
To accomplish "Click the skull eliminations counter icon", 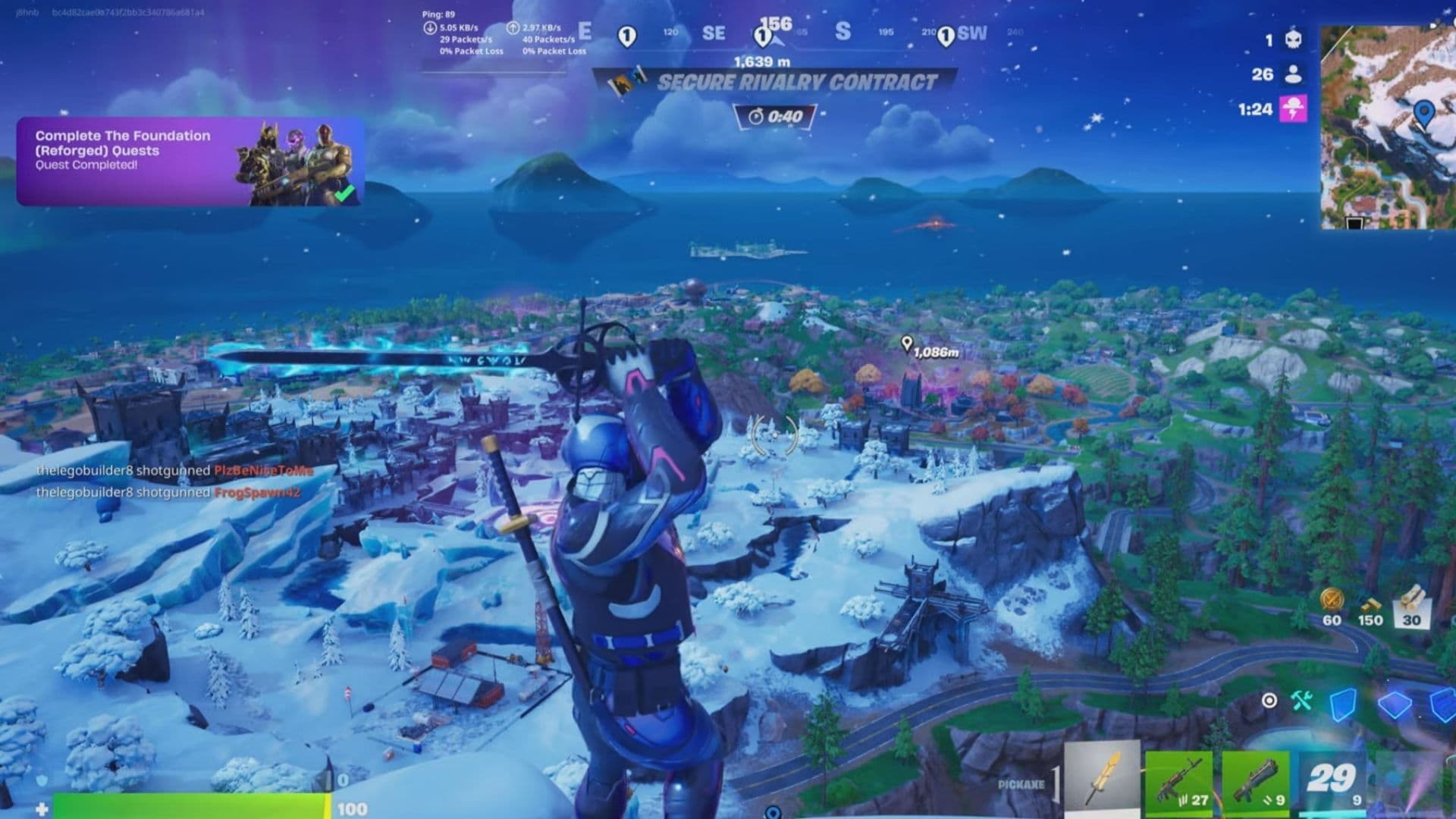I will [1294, 40].
